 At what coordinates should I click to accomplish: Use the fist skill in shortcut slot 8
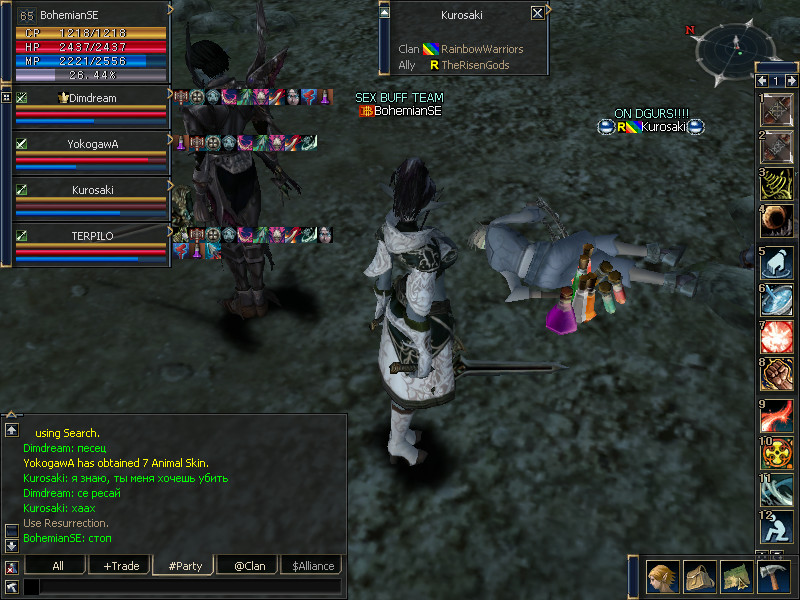coord(777,373)
